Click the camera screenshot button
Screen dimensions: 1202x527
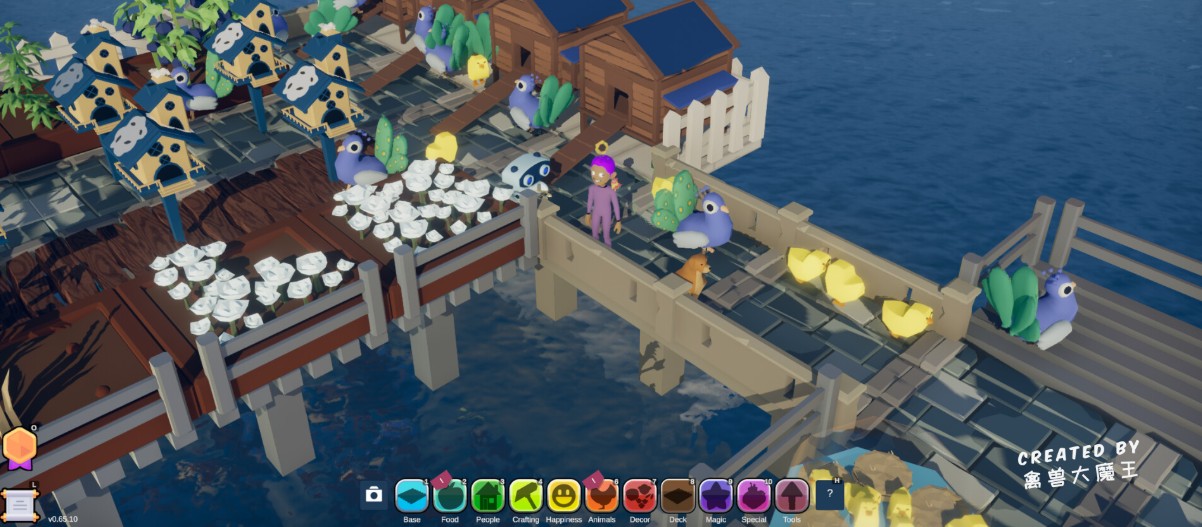point(374,495)
